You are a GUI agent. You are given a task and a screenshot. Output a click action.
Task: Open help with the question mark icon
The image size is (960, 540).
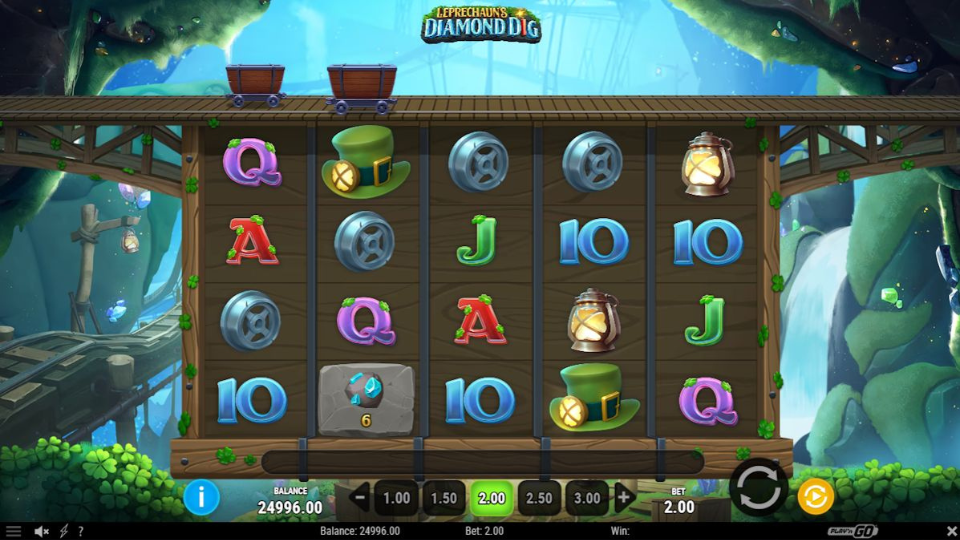[80, 531]
